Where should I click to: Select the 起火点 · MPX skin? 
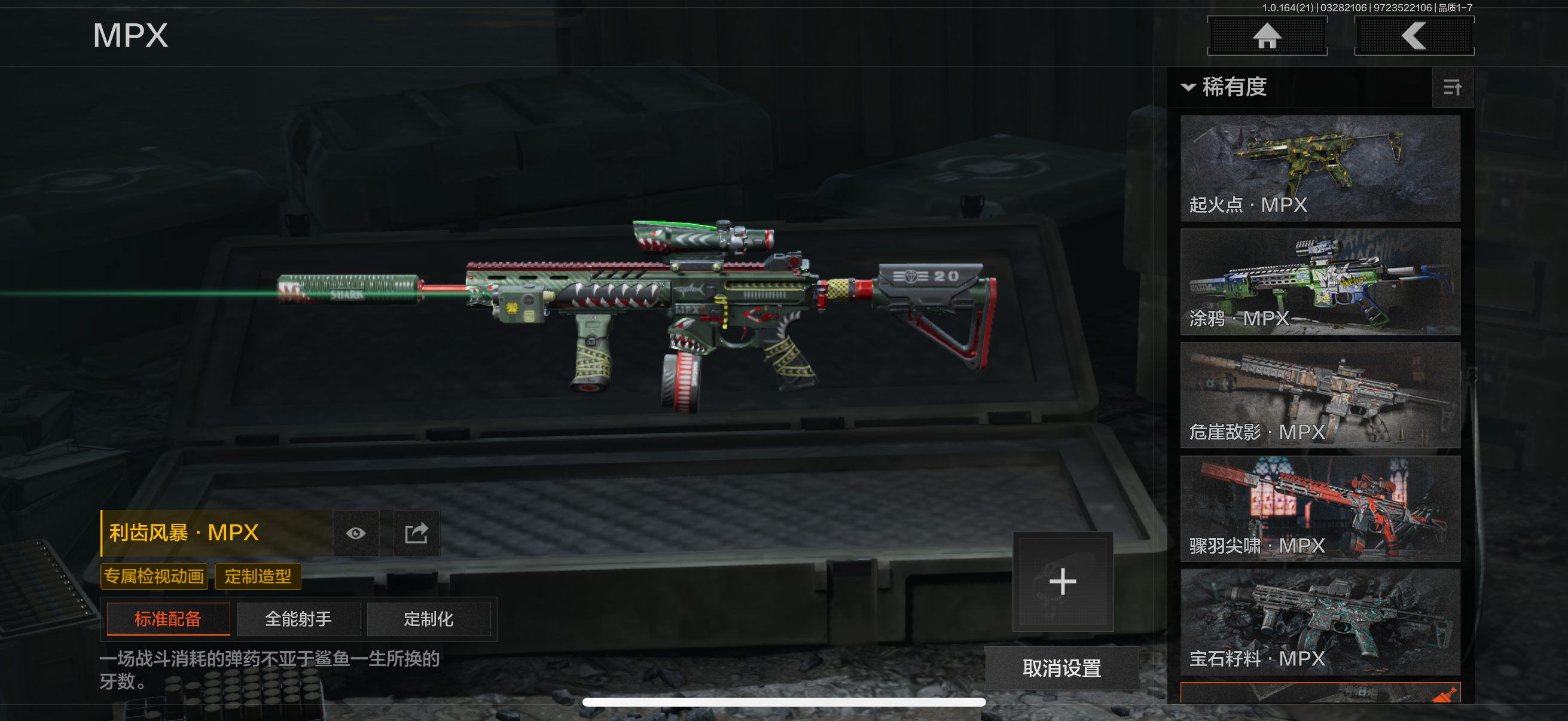pos(1320,168)
